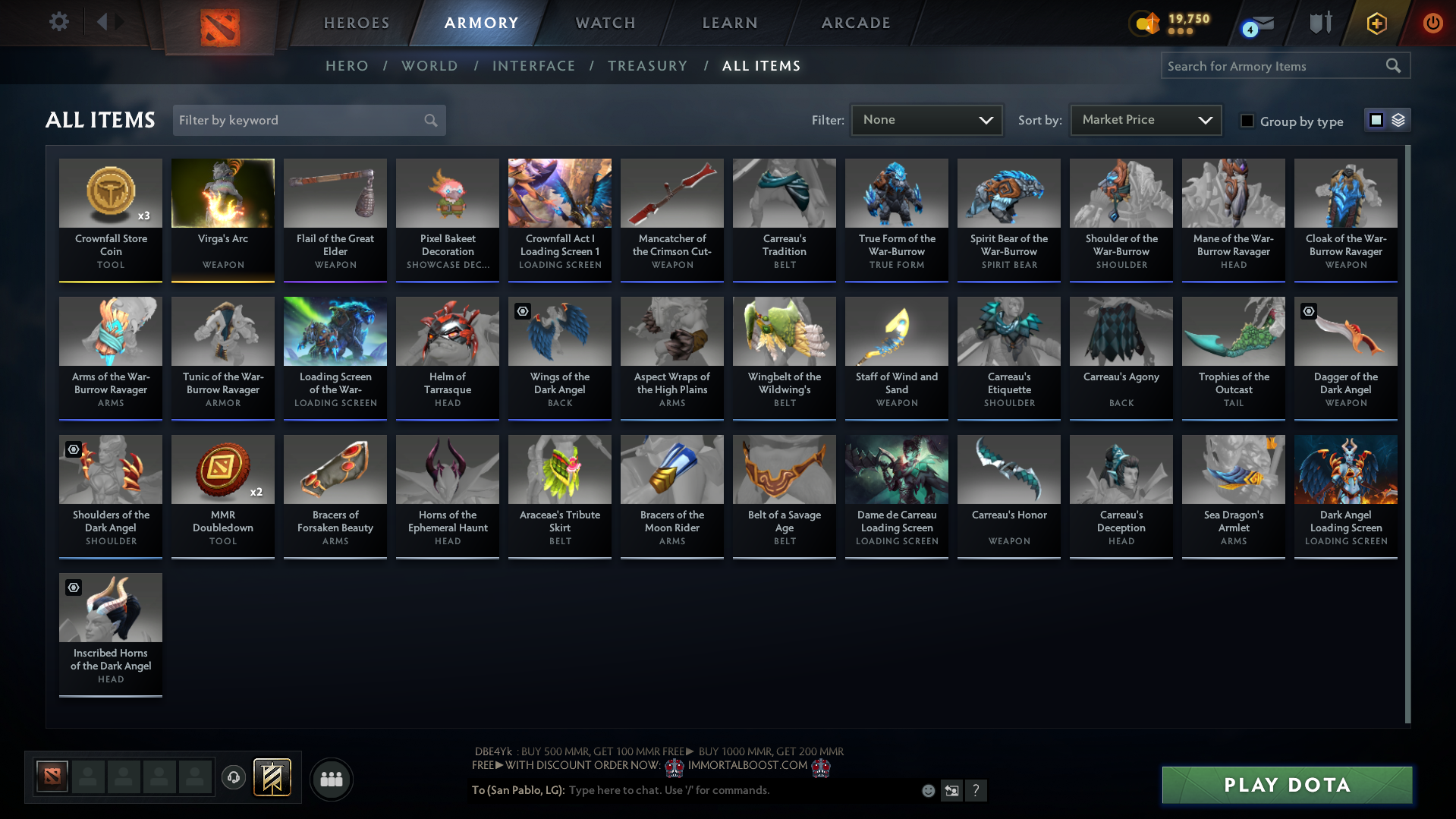Enable the Group by type checkbox
Viewport: 1456px width, 819px height.
point(1247,121)
